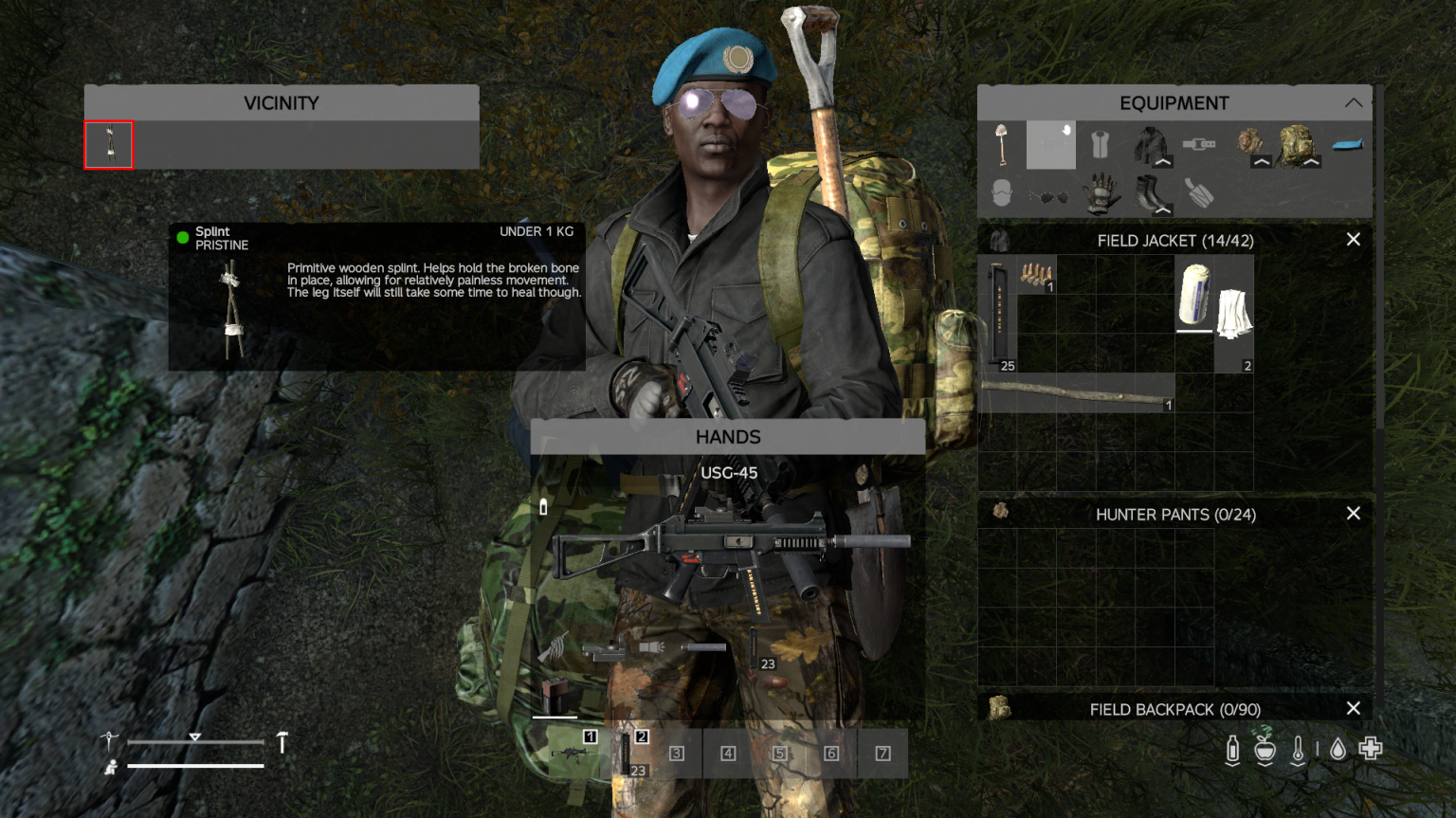Click the HUNTER PANTS panel header
The height and width of the screenshot is (818, 1456).
1176,514
